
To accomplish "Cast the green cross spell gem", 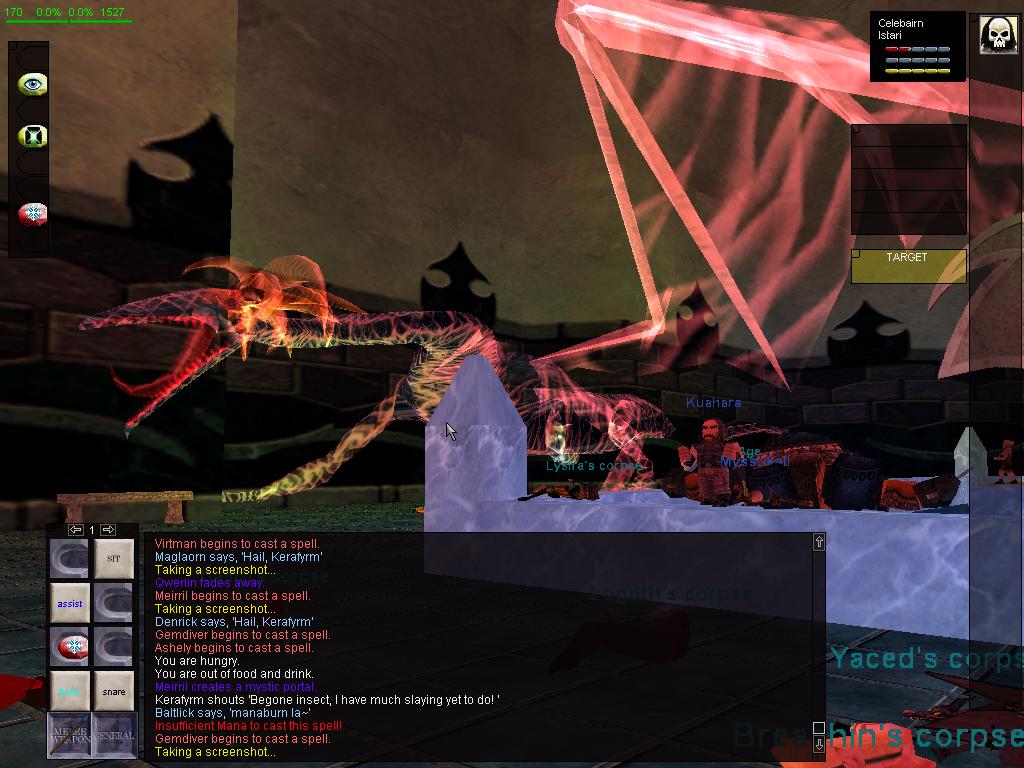I will click(32, 136).
